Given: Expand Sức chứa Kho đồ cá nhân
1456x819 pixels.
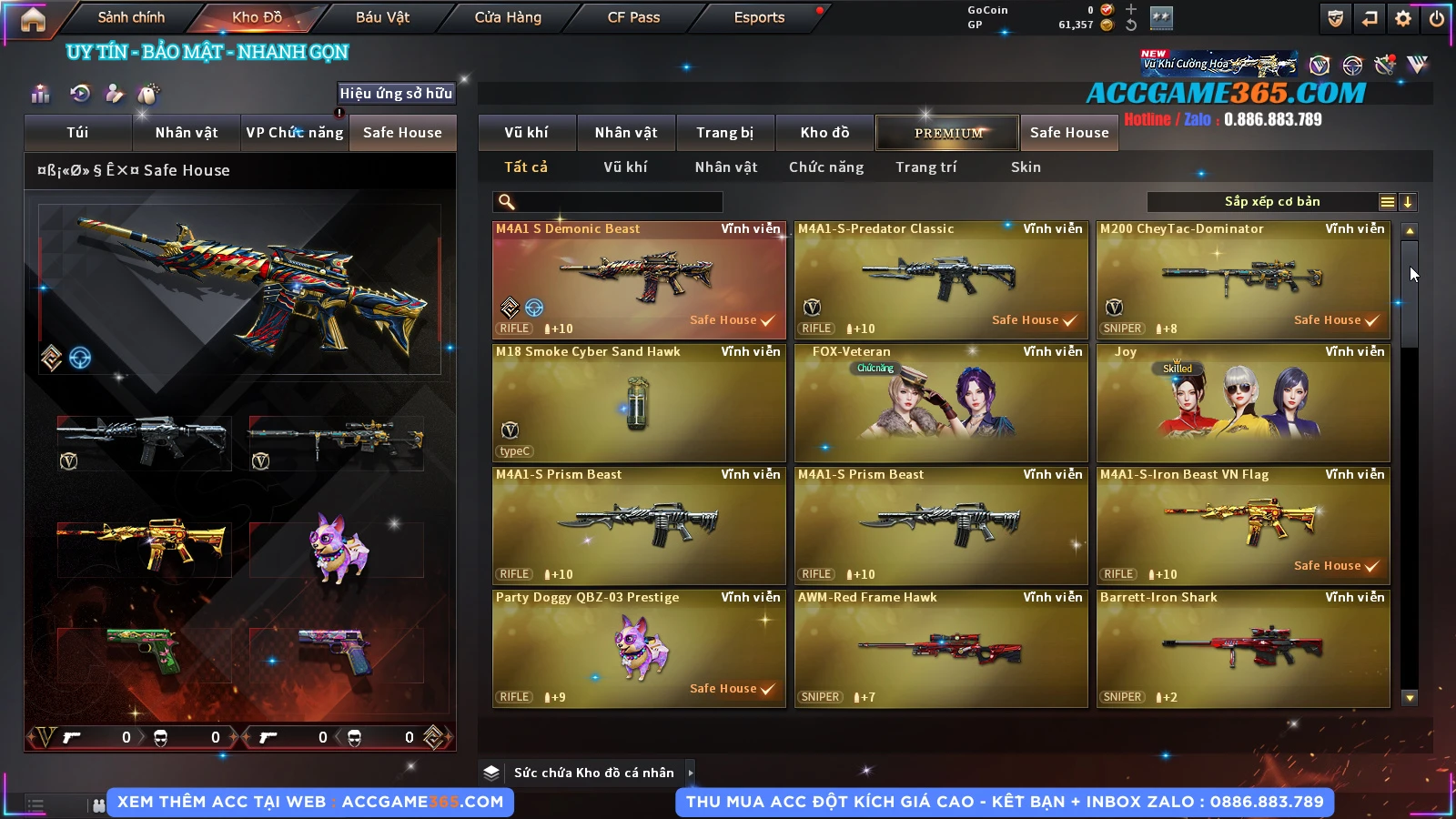Looking at the screenshot, I should pyautogui.click(x=691, y=773).
